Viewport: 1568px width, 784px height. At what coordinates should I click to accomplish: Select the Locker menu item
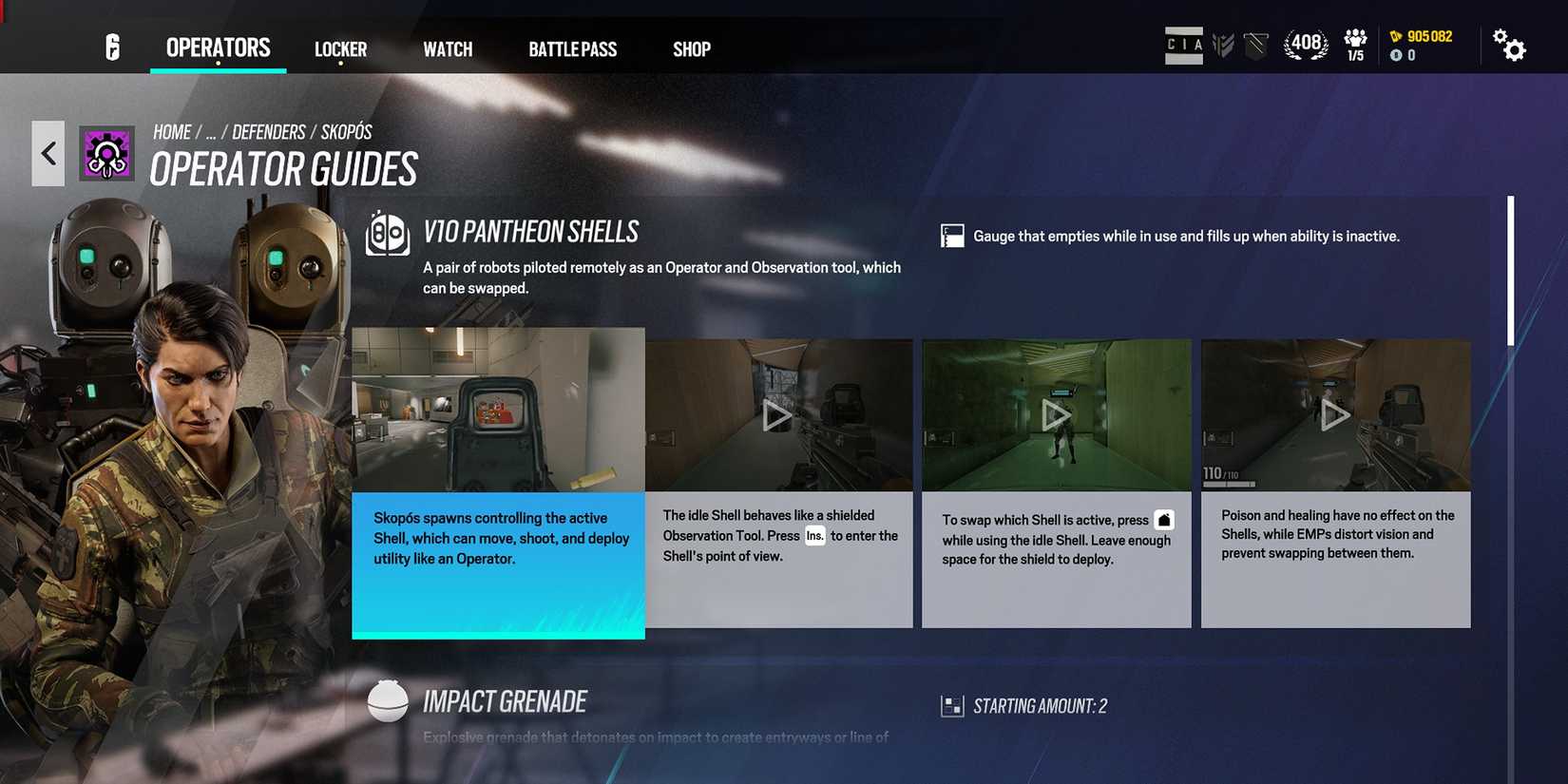click(x=340, y=48)
